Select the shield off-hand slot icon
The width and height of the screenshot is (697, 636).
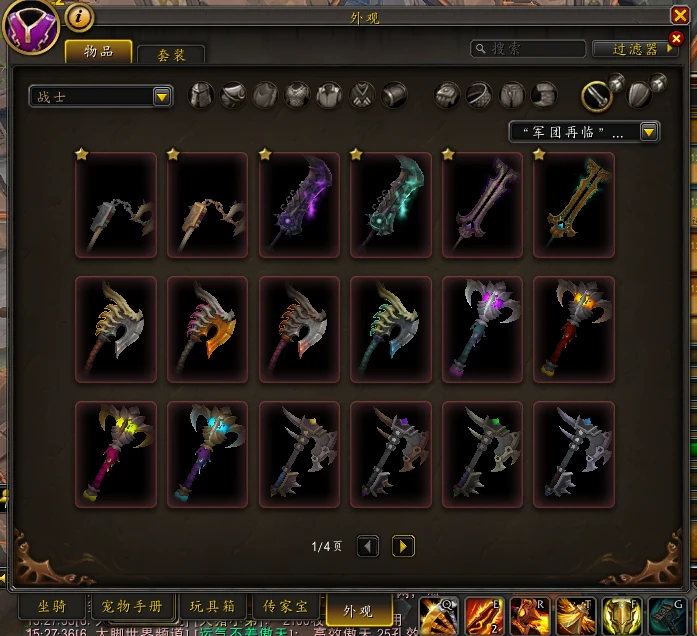pos(640,96)
